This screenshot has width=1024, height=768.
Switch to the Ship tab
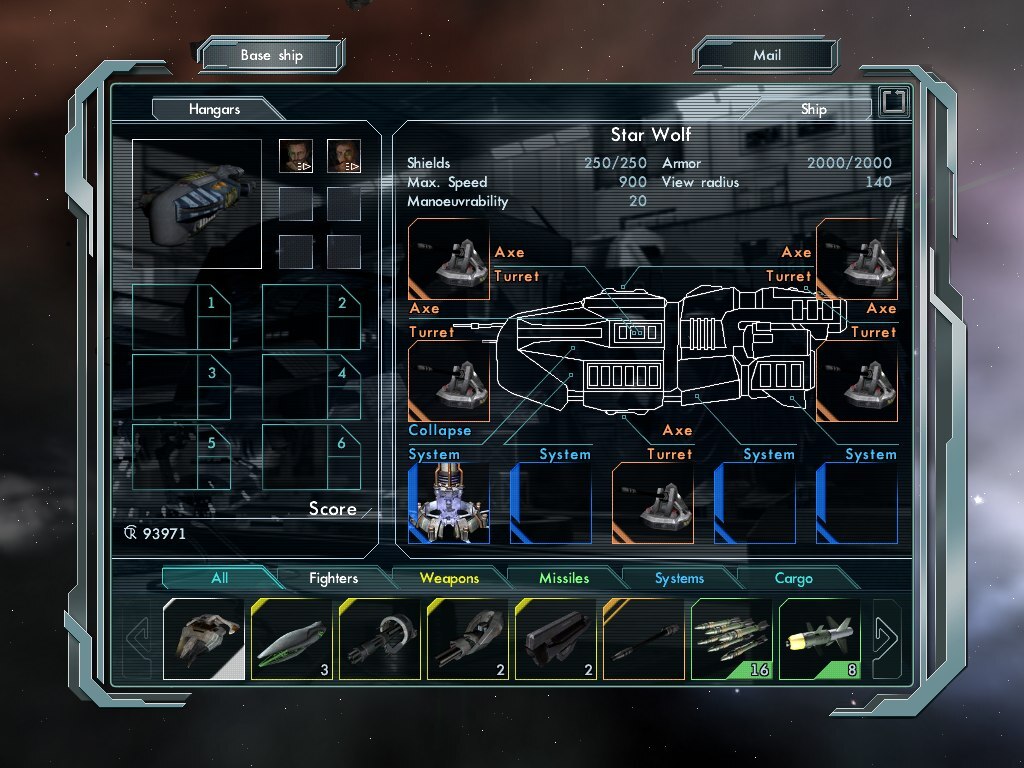tap(813, 109)
